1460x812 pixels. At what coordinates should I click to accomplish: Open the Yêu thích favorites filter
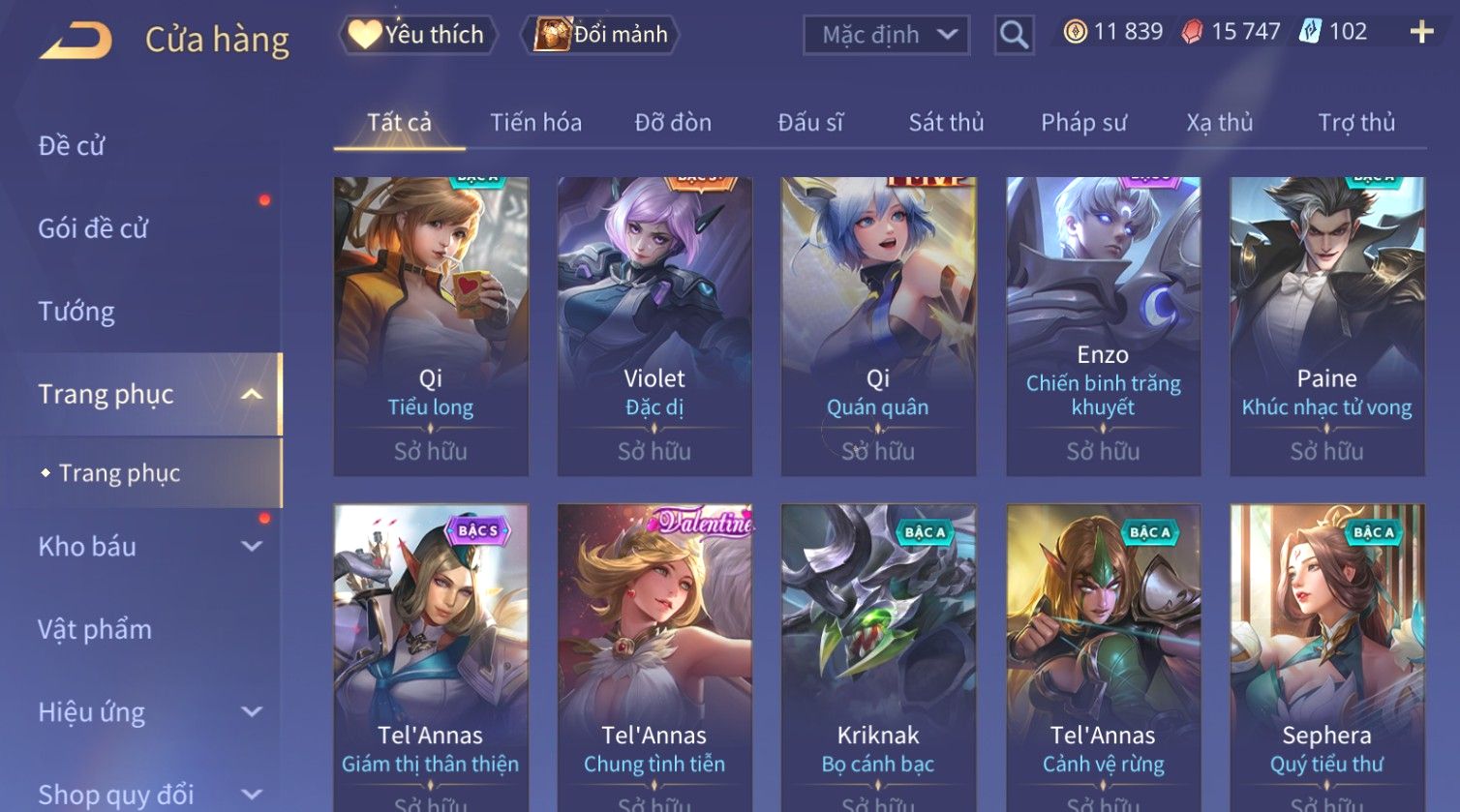pos(417,35)
